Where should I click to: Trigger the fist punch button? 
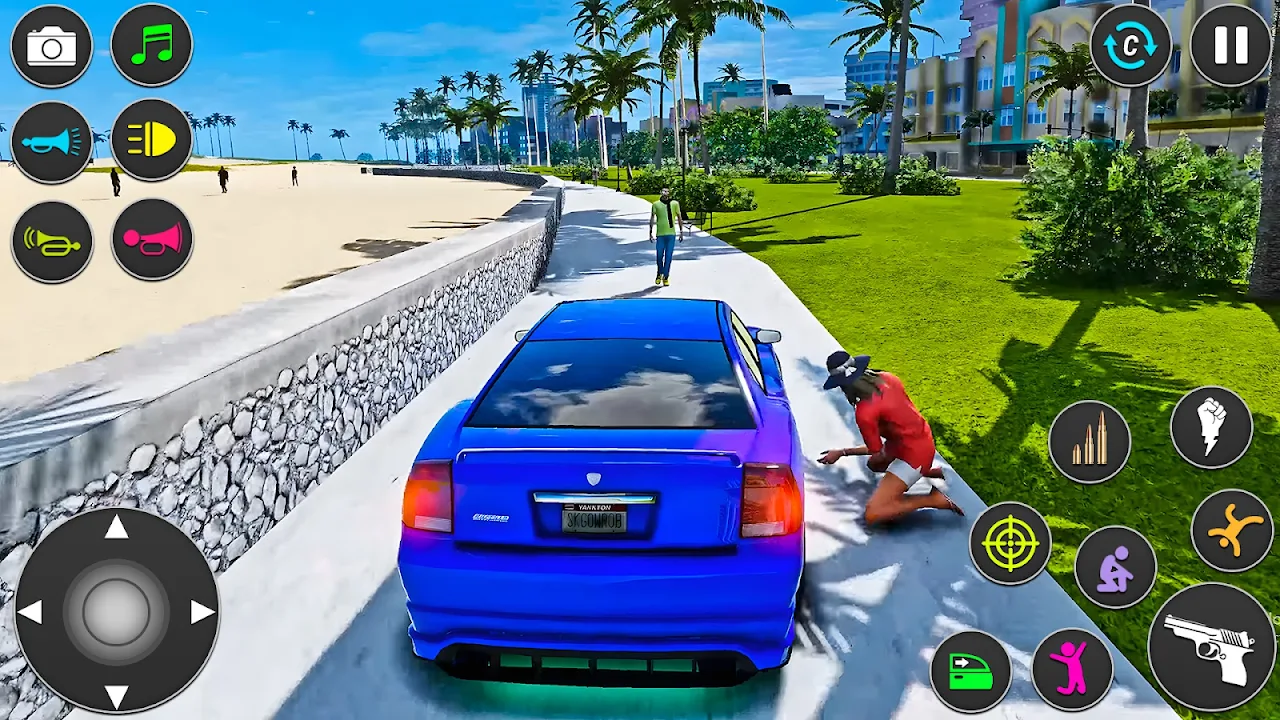tap(1211, 427)
